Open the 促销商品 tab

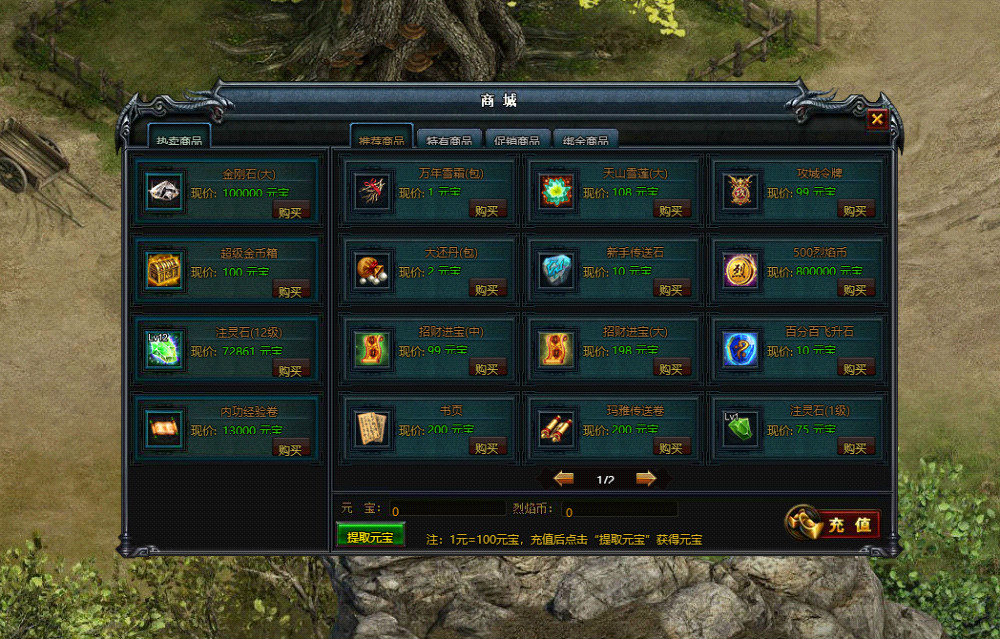[517, 140]
